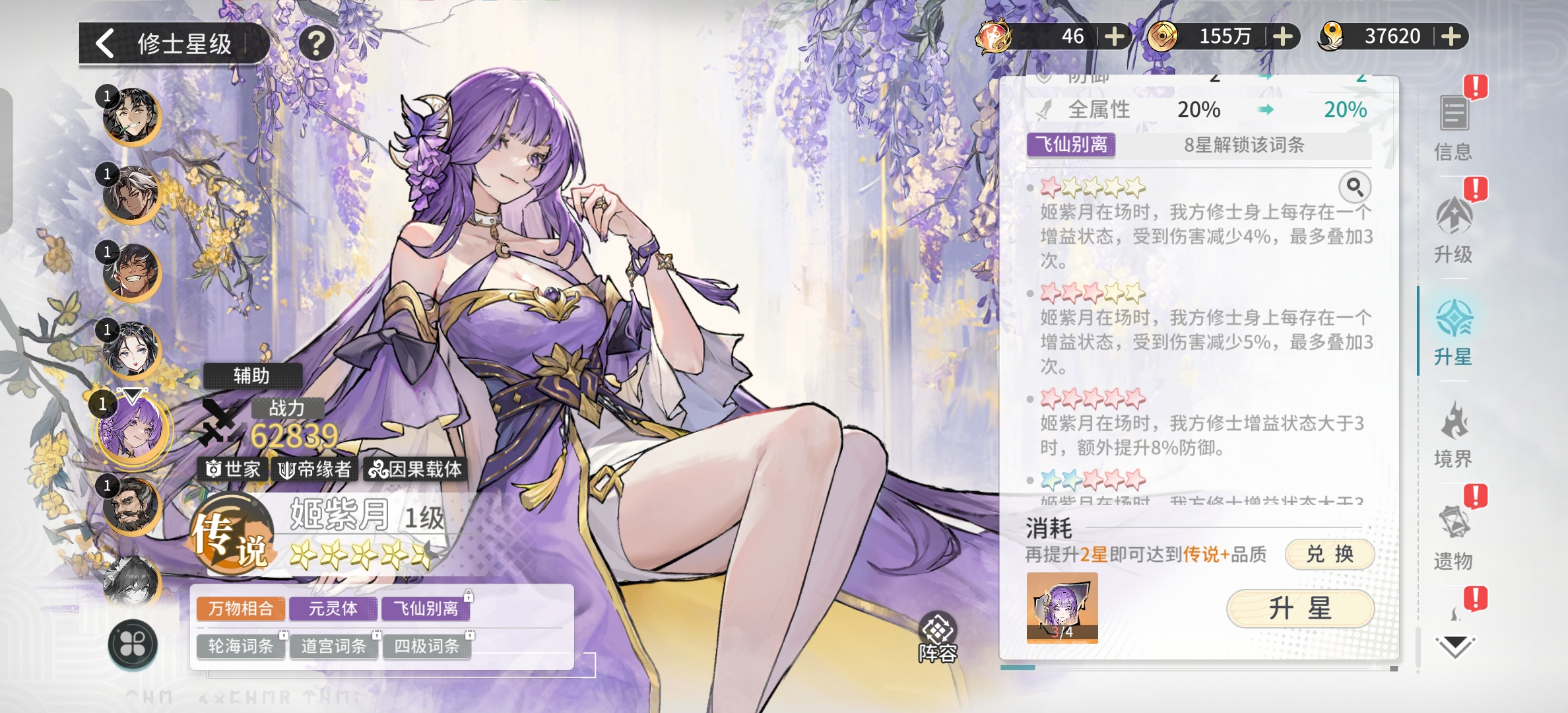Open the 境界 tab
This screenshot has height=713, width=1568.
point(1453,436)
